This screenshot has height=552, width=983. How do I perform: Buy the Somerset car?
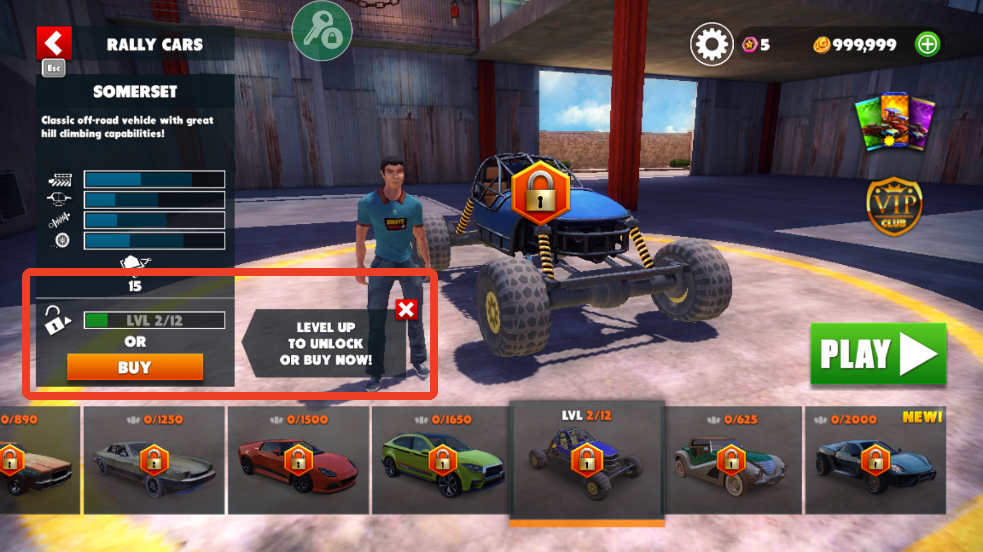click(135, 367)
